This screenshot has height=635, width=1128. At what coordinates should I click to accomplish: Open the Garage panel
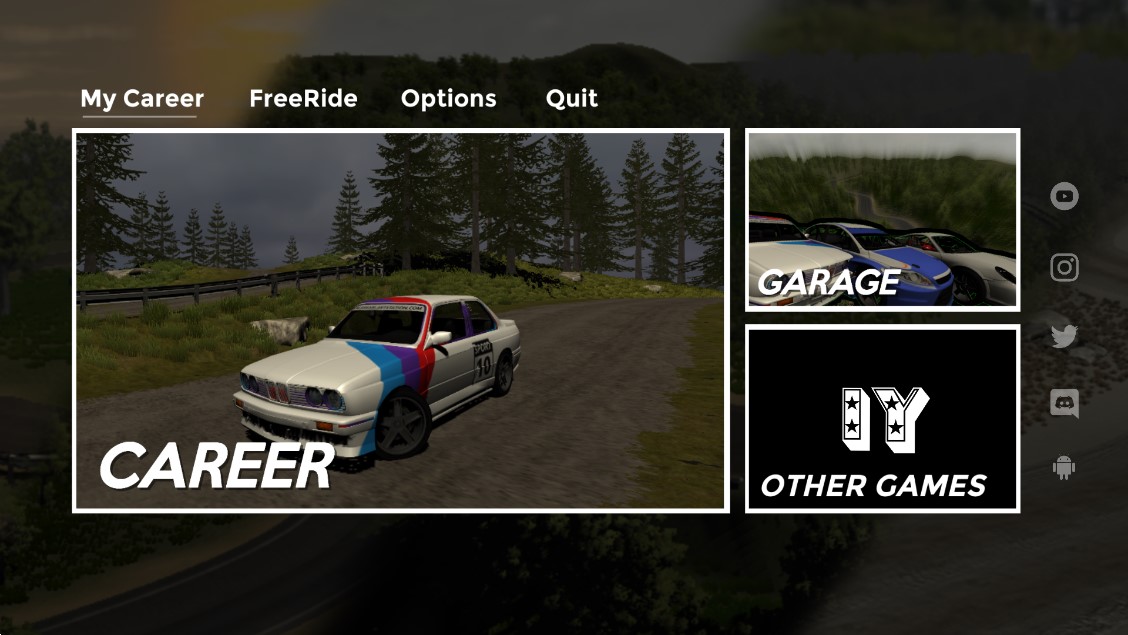(x=882, y=219)
